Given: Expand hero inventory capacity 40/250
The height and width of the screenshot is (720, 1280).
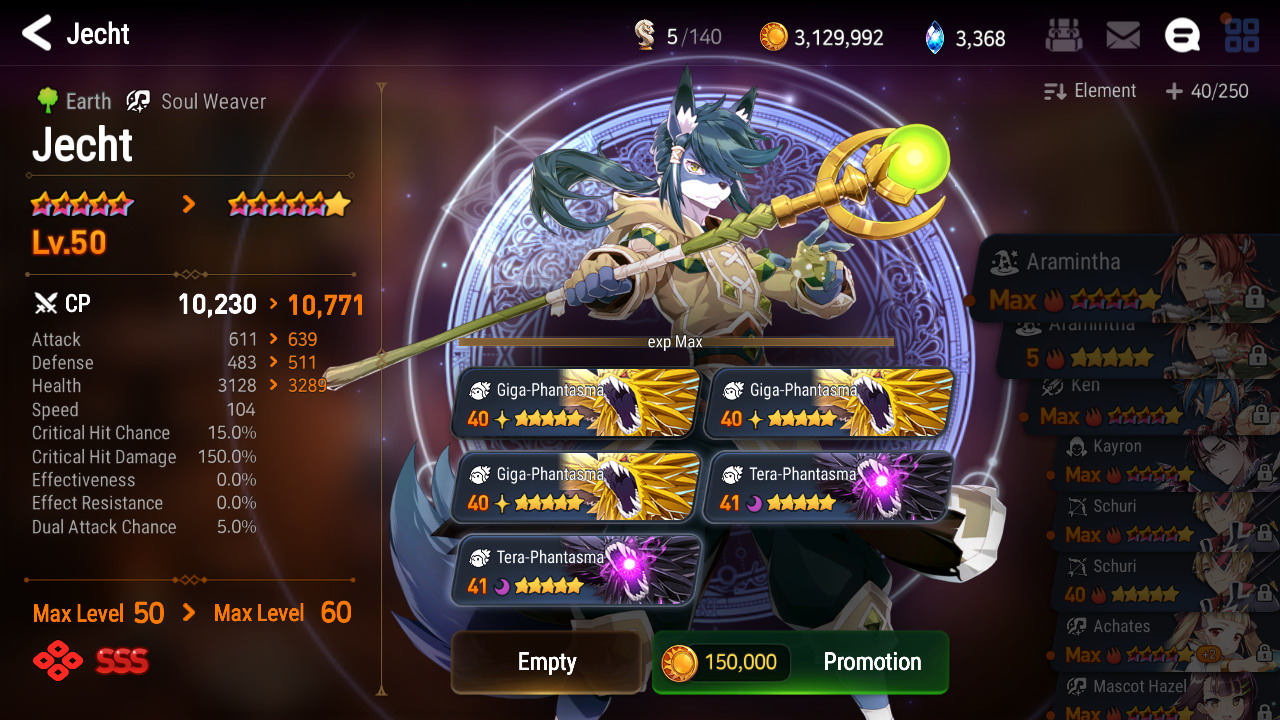Looking at the screenshot, I should pyautogui.click(x=1207, y=91).
